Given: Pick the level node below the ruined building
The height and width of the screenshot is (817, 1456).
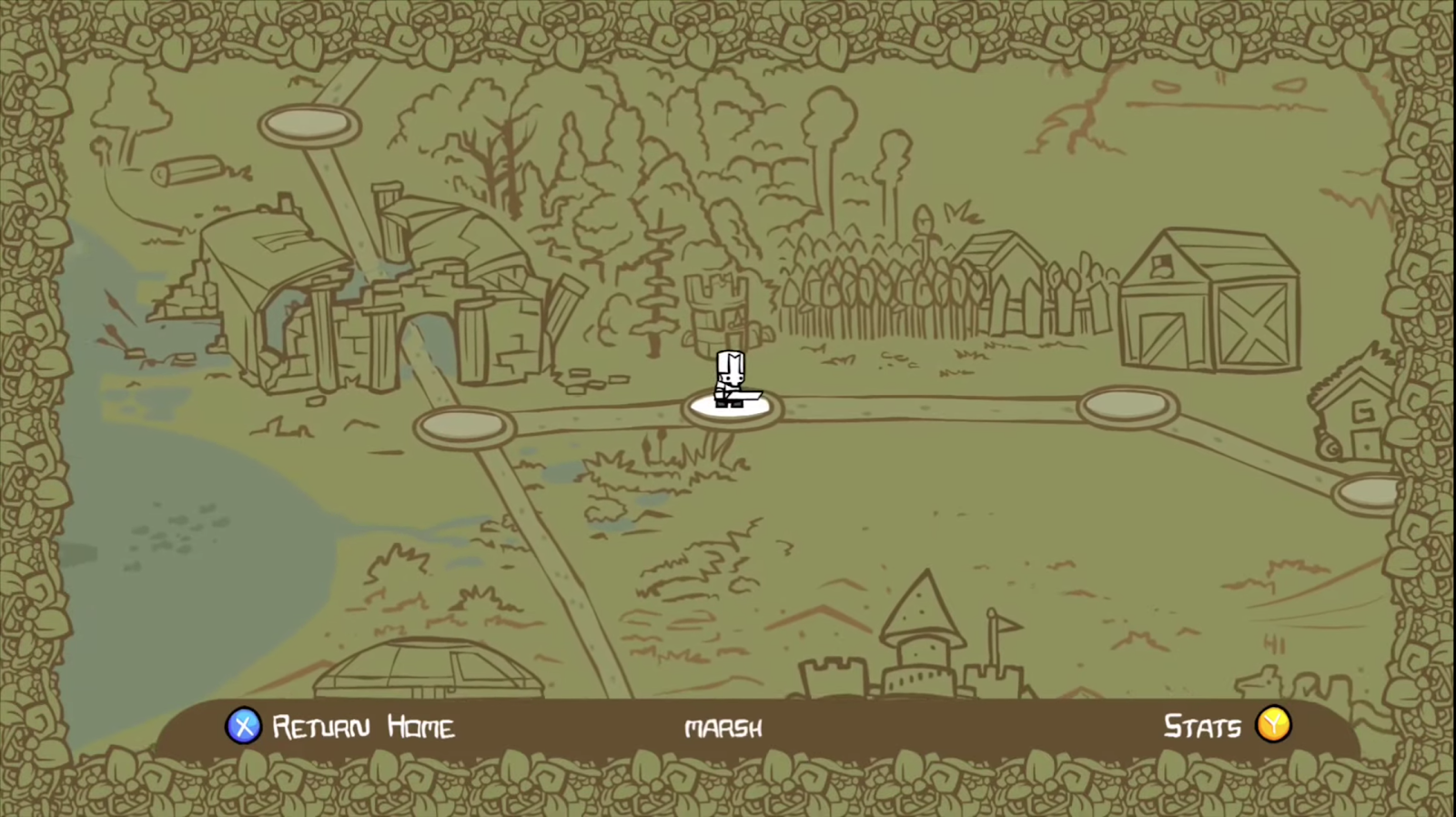Looking at the screenshot, I should click(x=464, y=426).
